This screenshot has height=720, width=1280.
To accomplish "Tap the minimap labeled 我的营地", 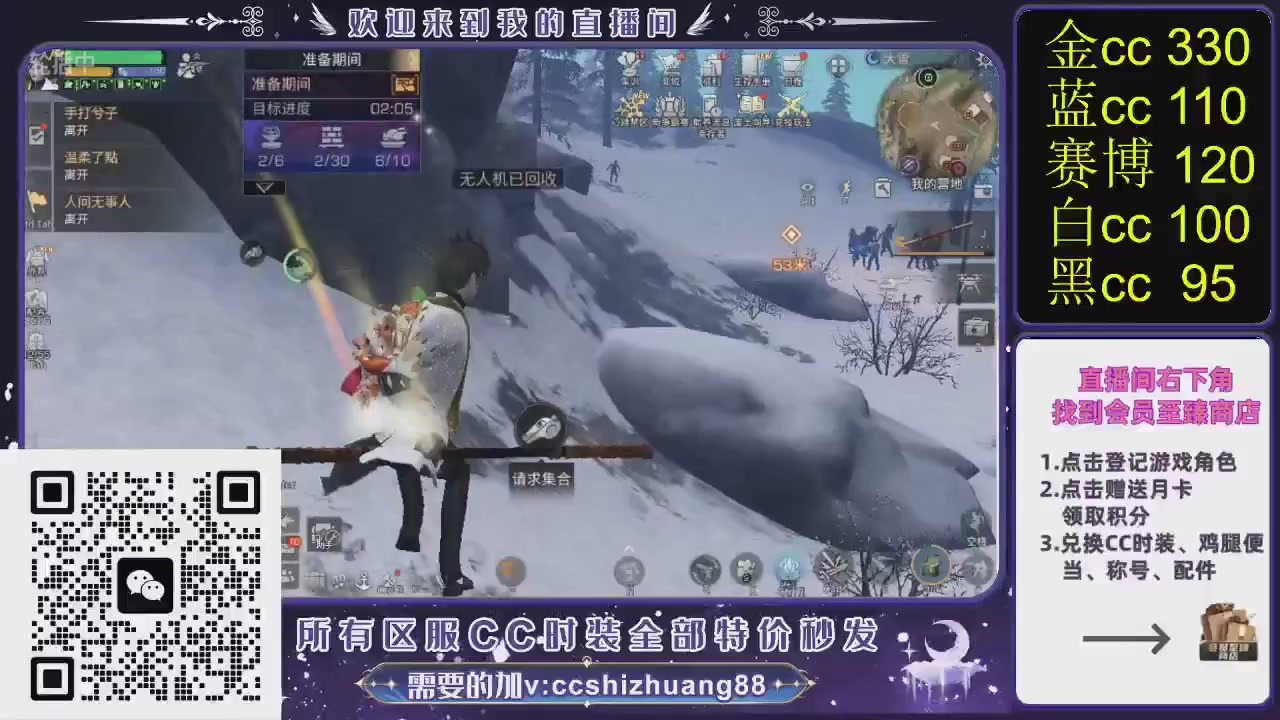I will (932, 122).
